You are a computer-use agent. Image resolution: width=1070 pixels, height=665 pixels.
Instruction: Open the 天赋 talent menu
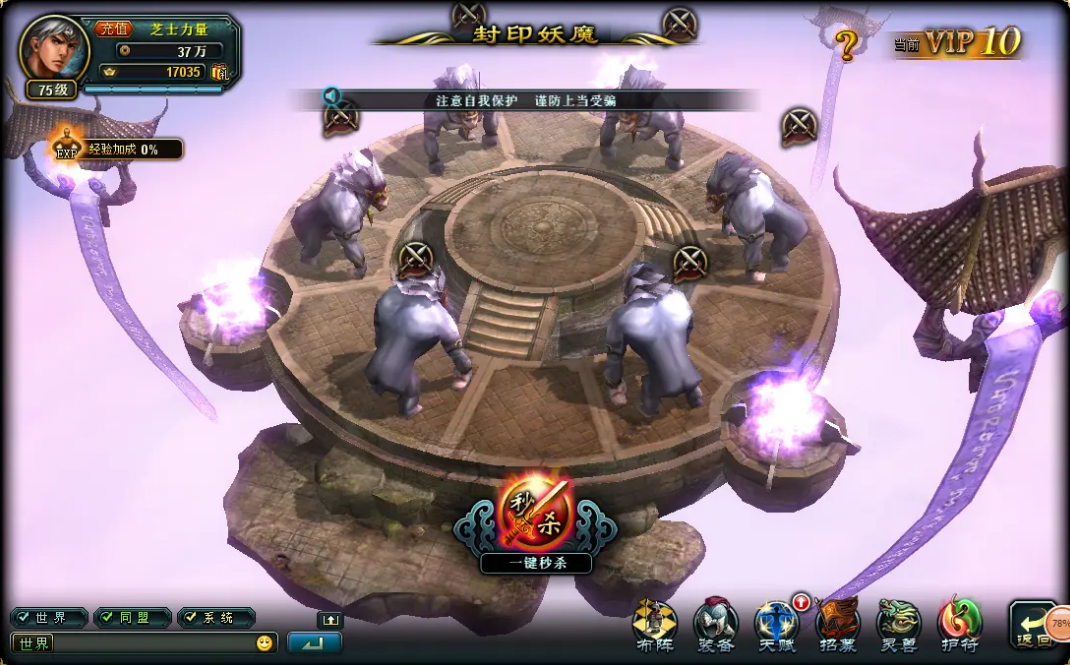point(776,623)
